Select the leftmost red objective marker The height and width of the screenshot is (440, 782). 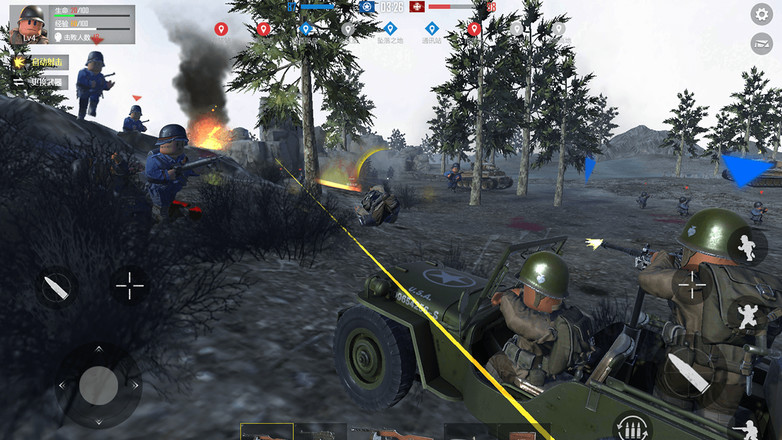point(221,29)
